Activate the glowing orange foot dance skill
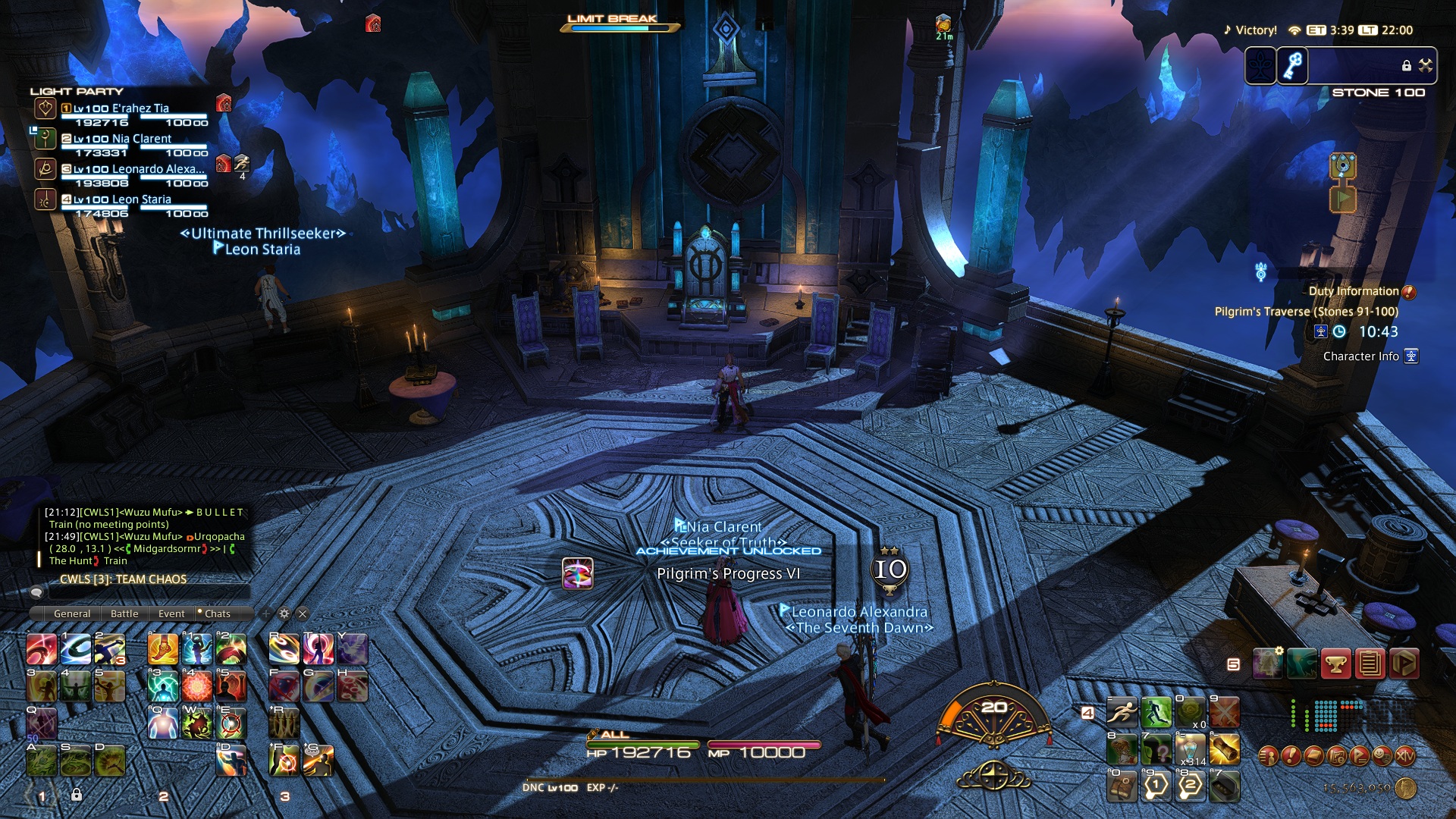The width and height of the screenshot is (1456, 819). click(x=163, y=649)
